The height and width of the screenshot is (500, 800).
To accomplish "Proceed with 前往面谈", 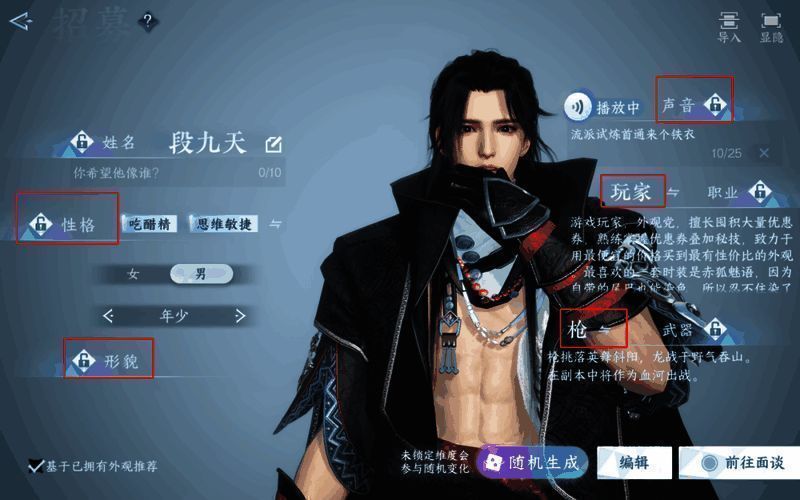I will (742, 462).
